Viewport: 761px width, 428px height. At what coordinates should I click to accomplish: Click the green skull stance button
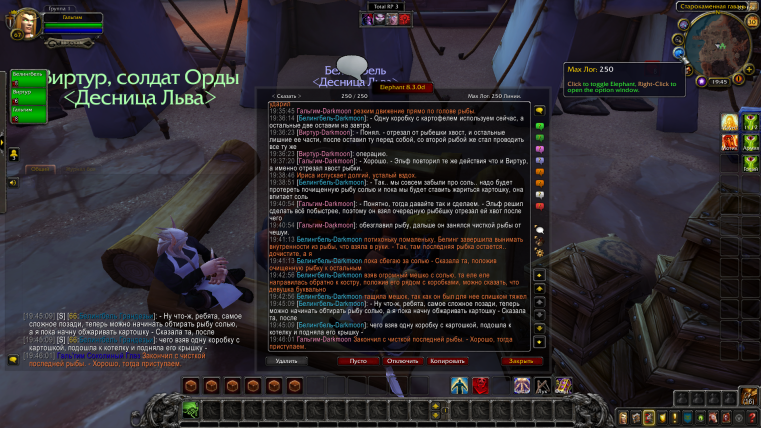[x=189, y=408]
